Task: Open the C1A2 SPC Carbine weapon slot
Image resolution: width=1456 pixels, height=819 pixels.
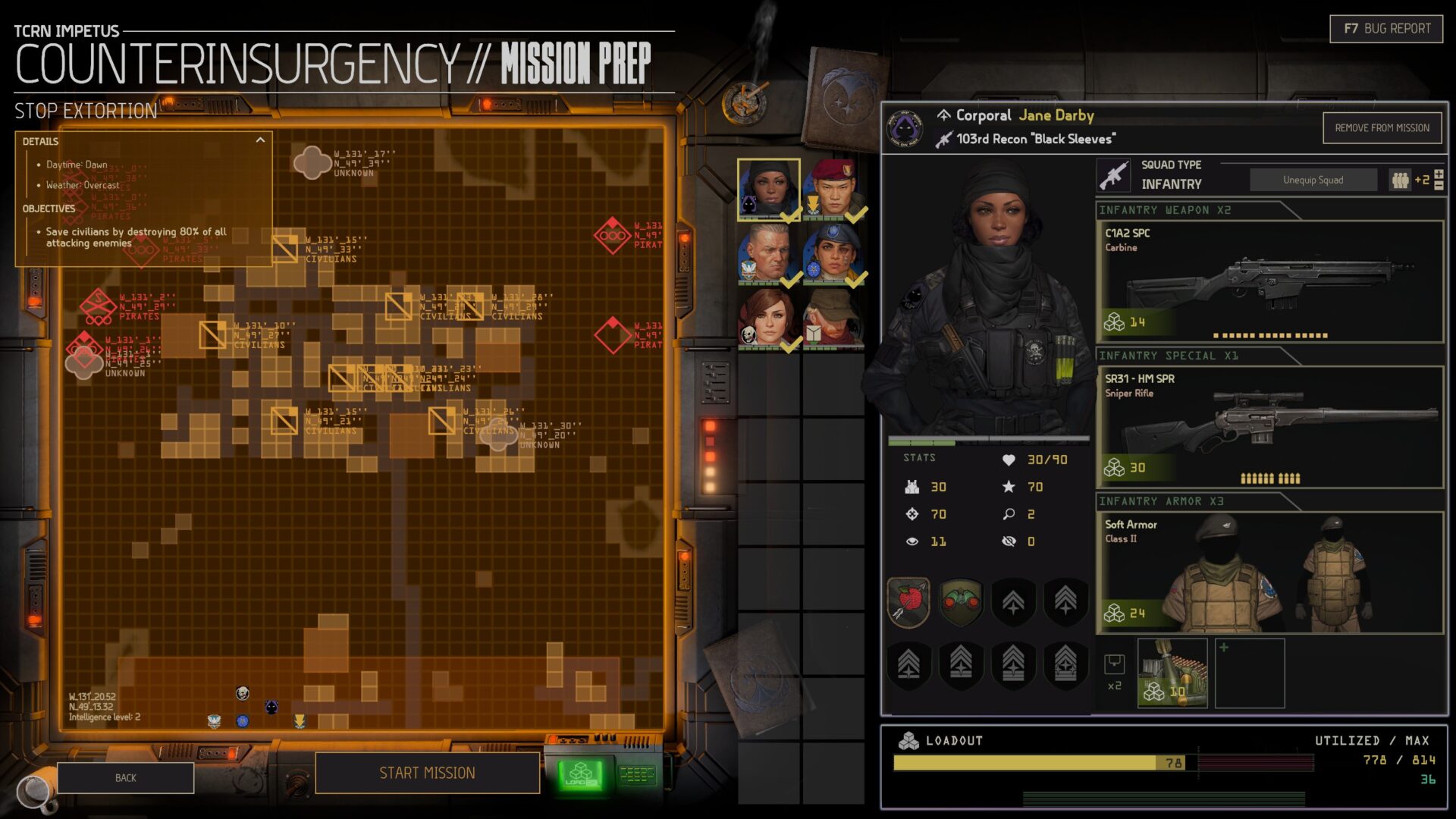Action: coord(1269,281)
